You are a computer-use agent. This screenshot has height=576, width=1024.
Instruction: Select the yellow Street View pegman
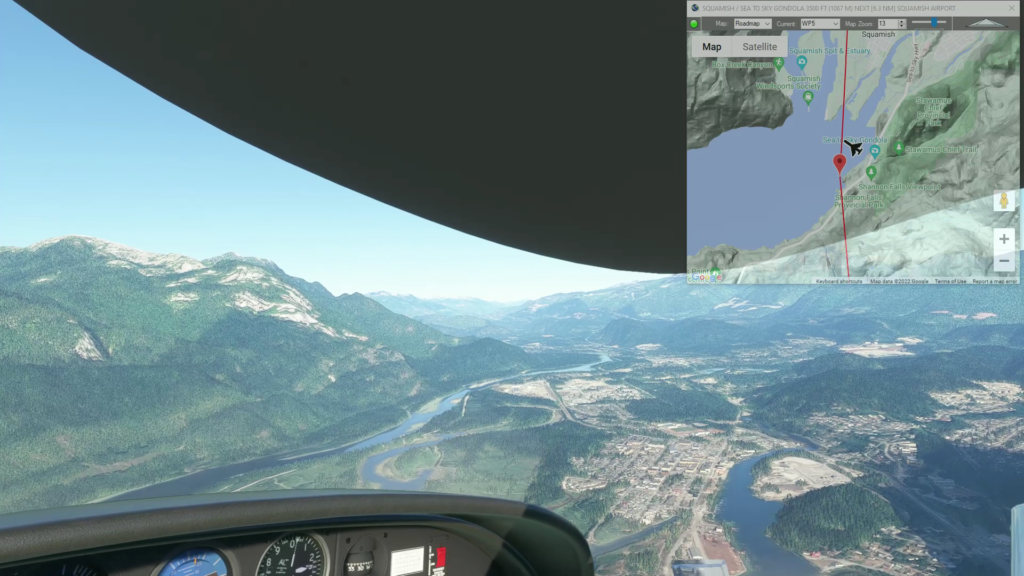(x=1004, y=201)
